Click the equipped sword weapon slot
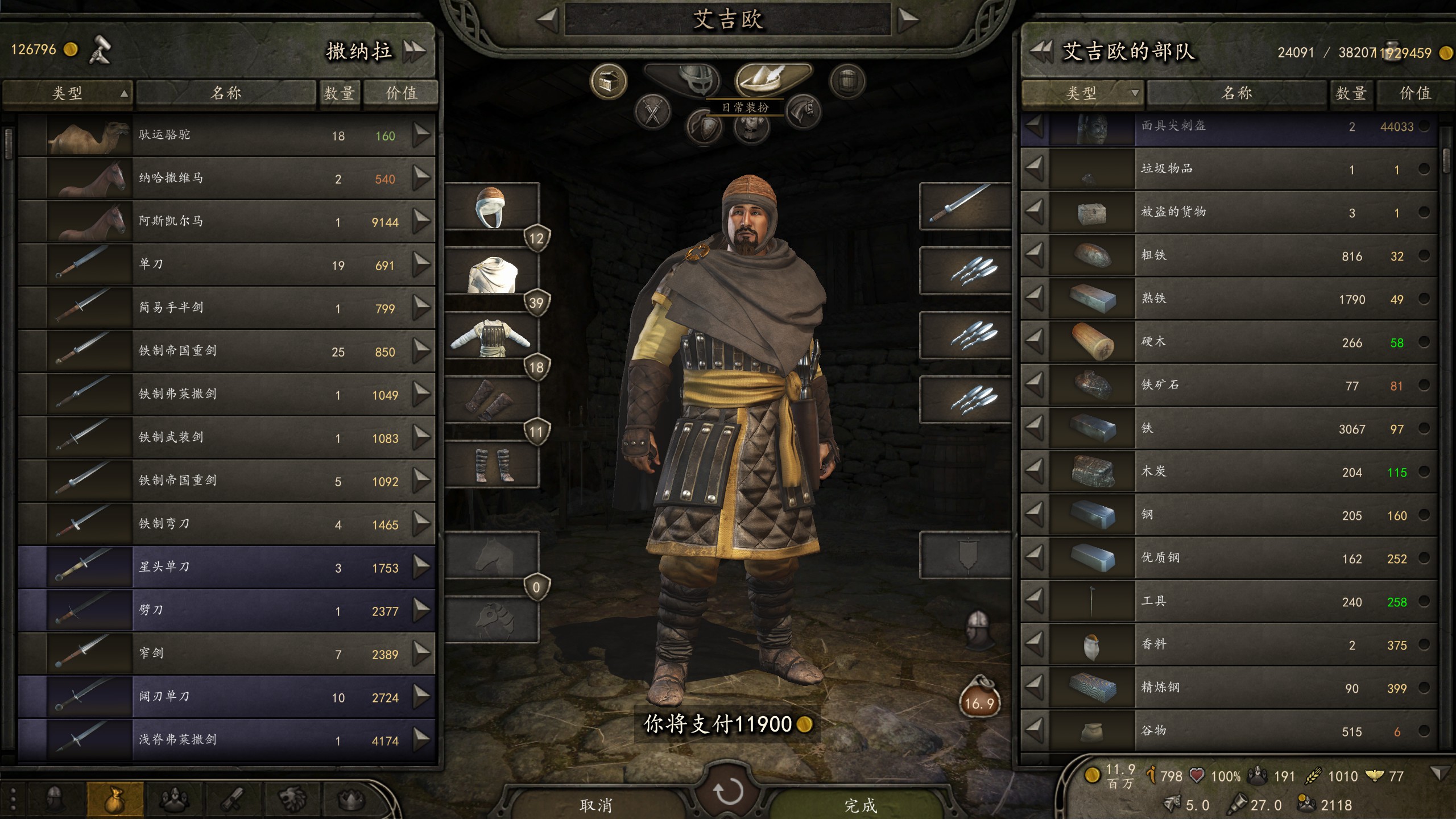Screen dimensions: 1456x819 pyautogui.click(x=965, y=205)
